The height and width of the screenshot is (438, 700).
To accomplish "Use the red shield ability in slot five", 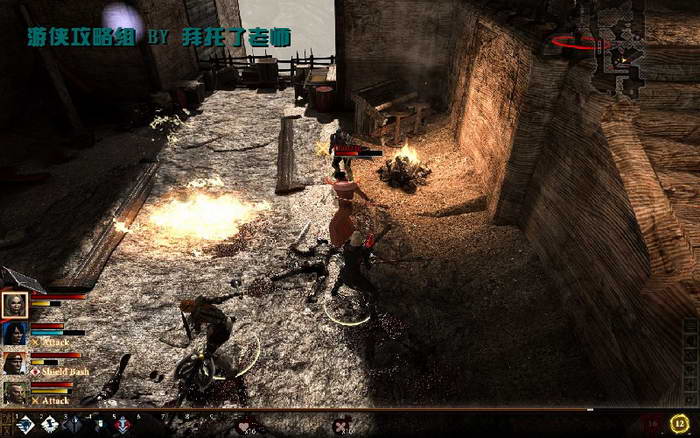I will pos(121,425).
